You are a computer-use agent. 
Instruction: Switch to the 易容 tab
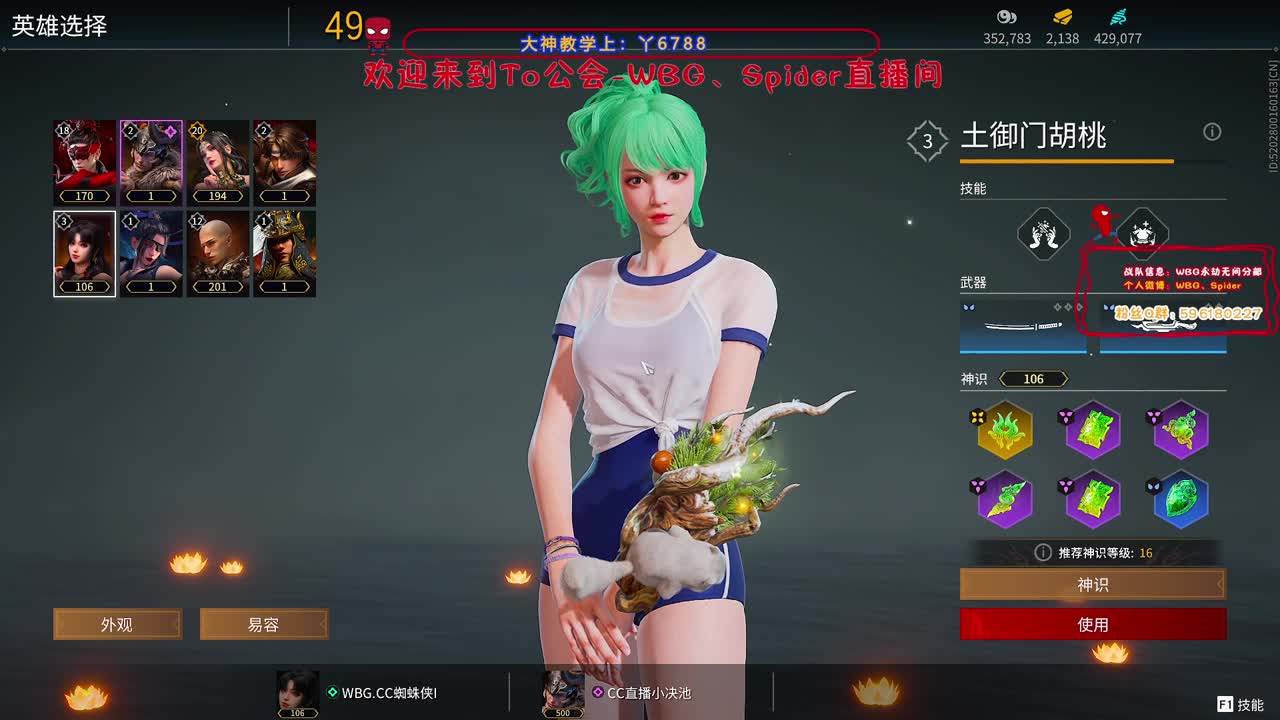tap(264, 623)
